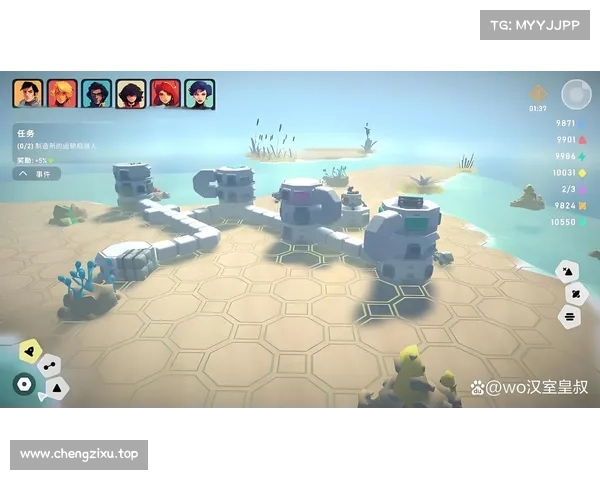Pick the curly dark-haired portrait on the cream background
This screenshot has width=600, height=480.
131,94
